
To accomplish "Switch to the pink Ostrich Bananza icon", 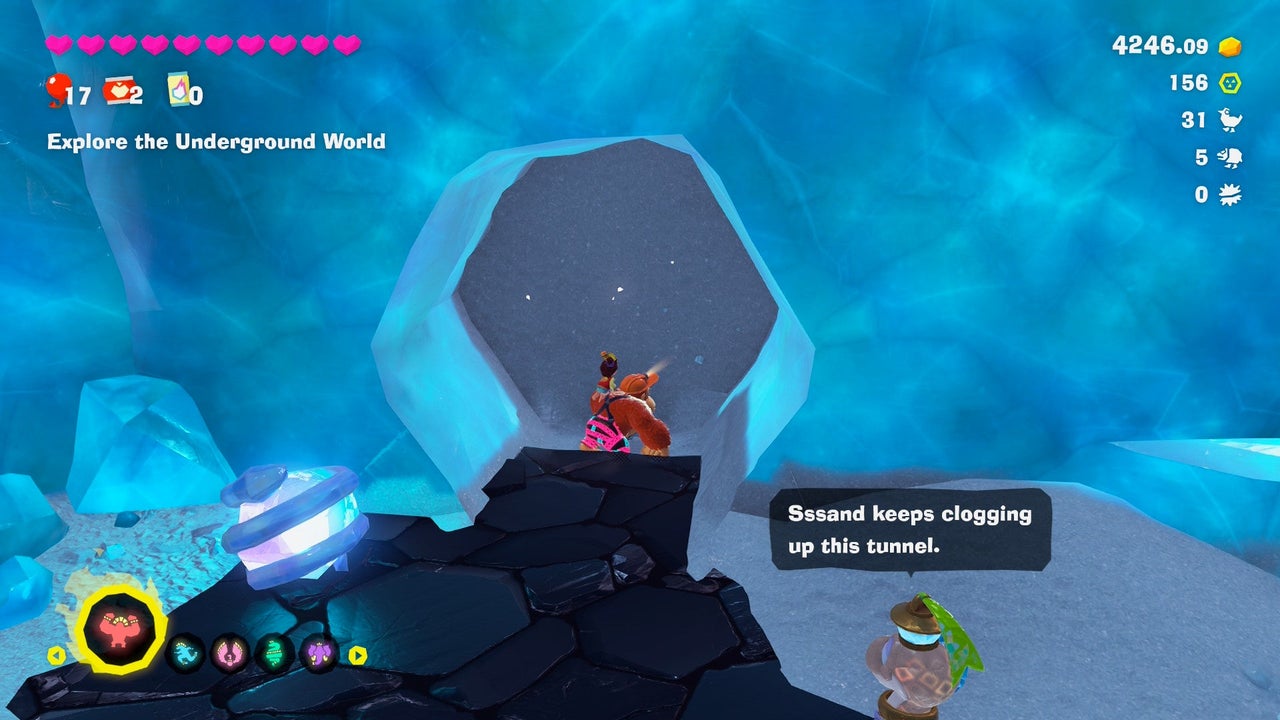I will [x=230, y=654].
